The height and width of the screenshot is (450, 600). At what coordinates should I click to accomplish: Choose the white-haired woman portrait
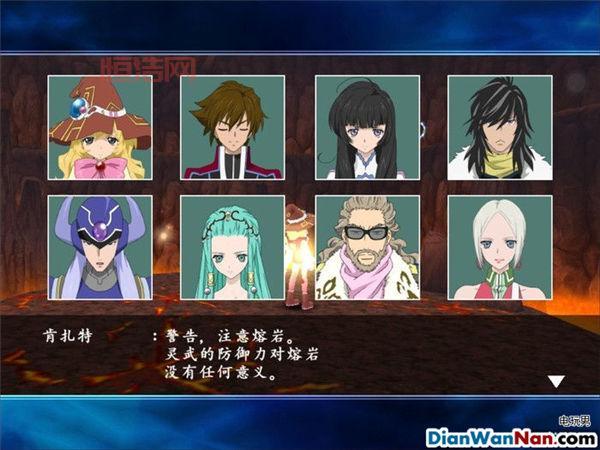pos(499,247)
